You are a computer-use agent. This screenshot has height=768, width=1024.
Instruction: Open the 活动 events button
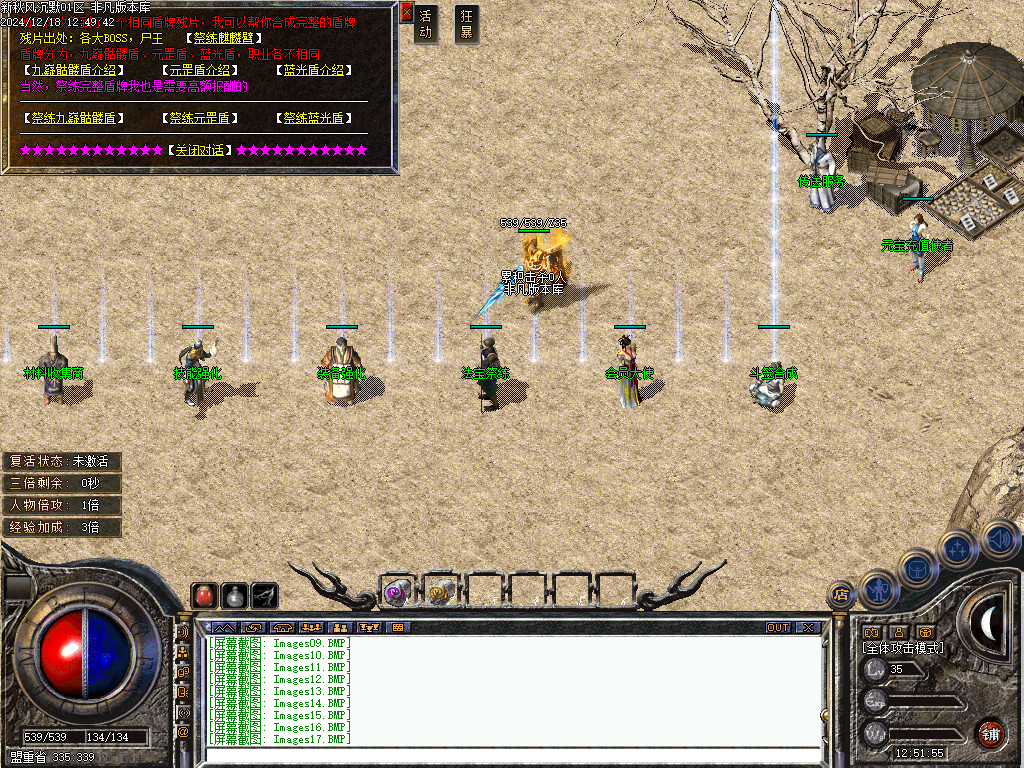426,24
